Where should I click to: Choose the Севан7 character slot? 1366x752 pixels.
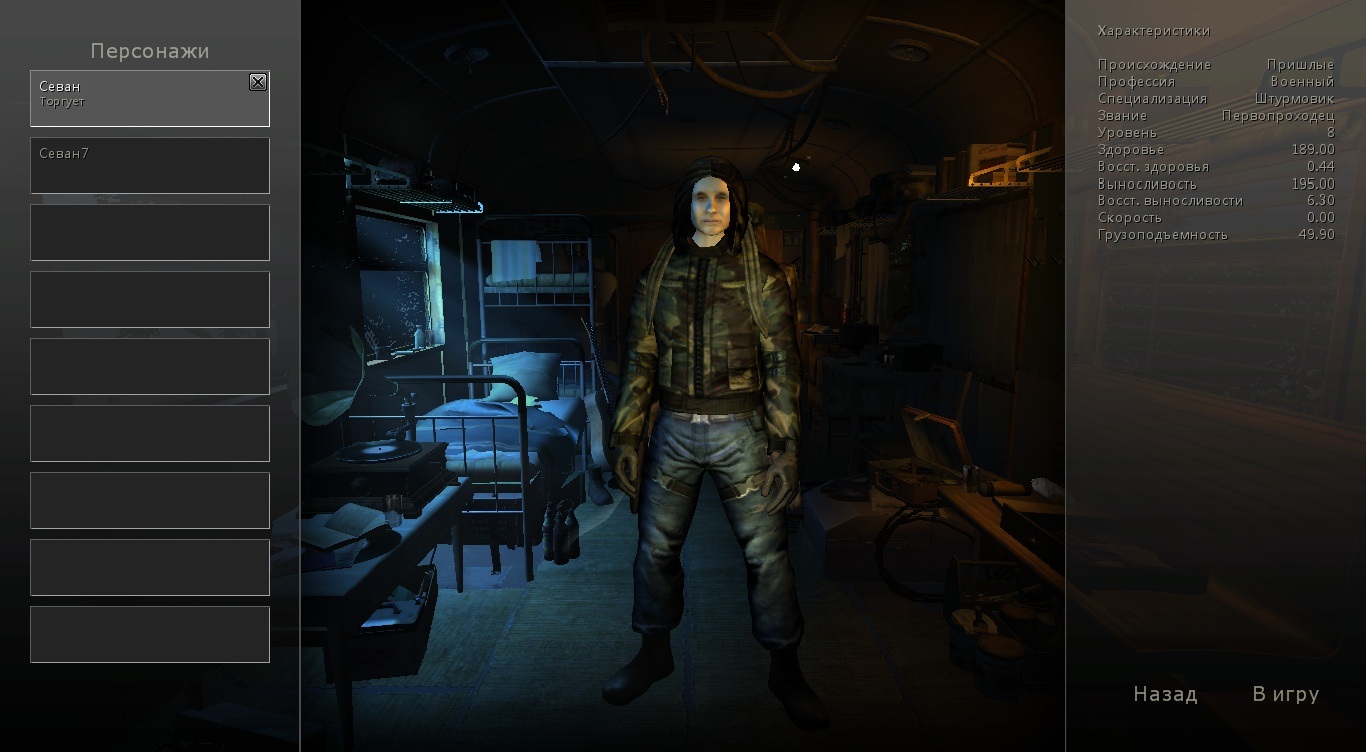(x=150, y=165)
